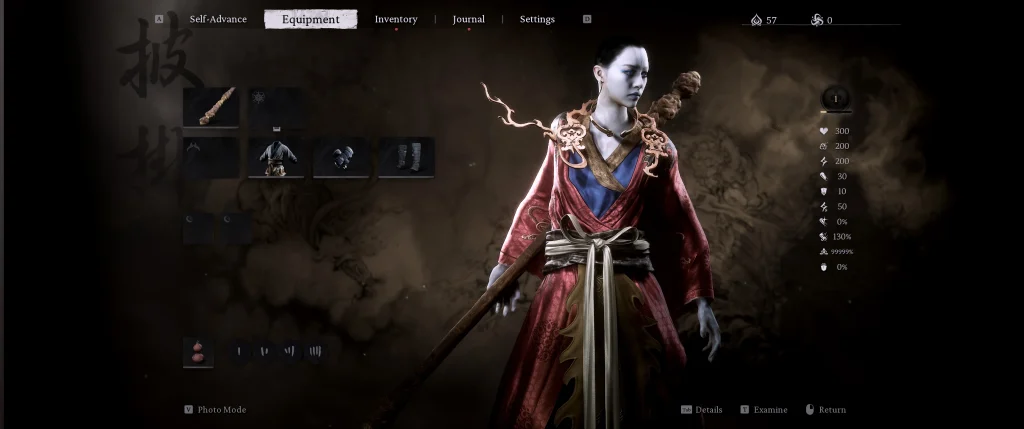This screenshot has width=1024, height=429.
Task: Select the Equipment tab
Action: [x=310, y=19]
